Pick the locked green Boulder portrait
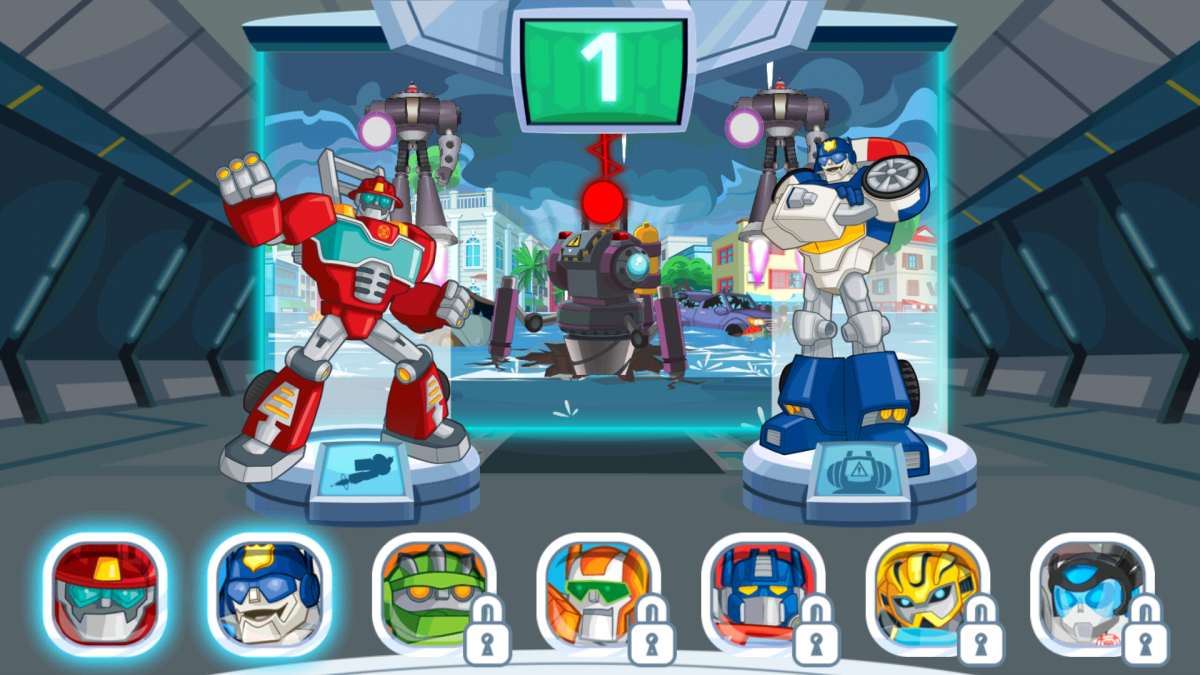1200x675 pixels. tap(434, 594)
